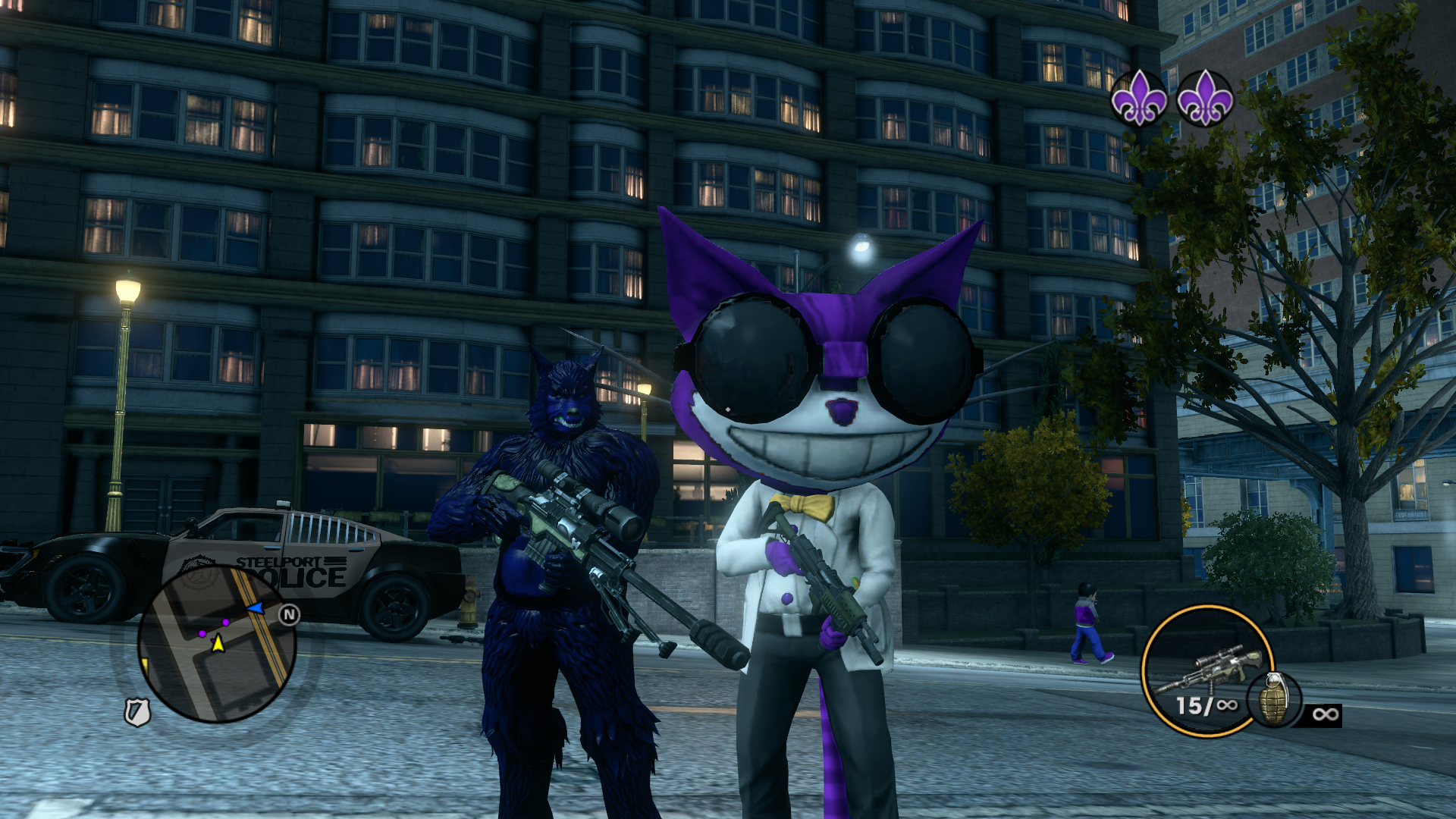This screenshot has height=819, width=1456.
Task: Click the blue arrow marker on minimap
Action: pos(256,608)
